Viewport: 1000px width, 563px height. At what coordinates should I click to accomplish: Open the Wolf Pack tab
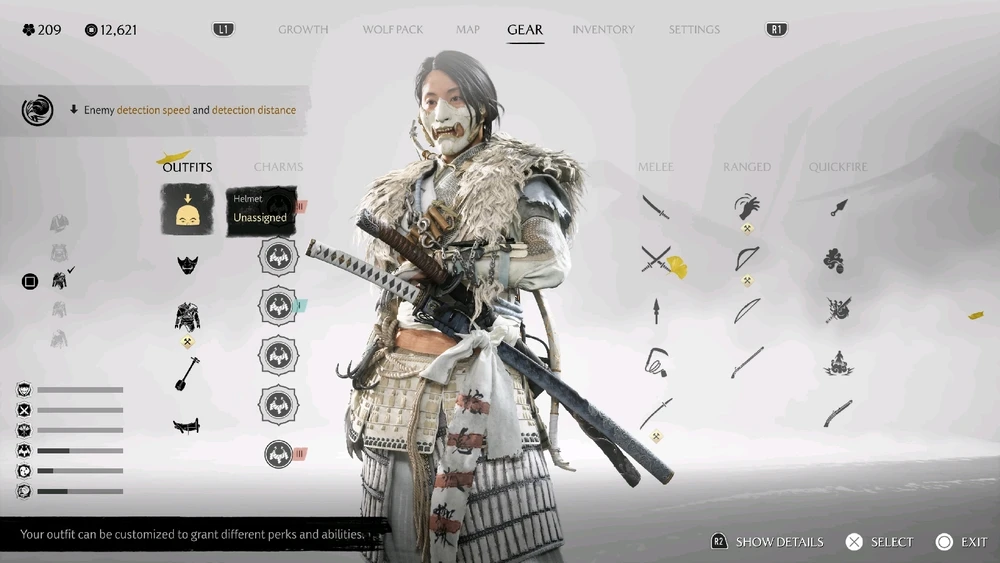click(x=393, y=30)
